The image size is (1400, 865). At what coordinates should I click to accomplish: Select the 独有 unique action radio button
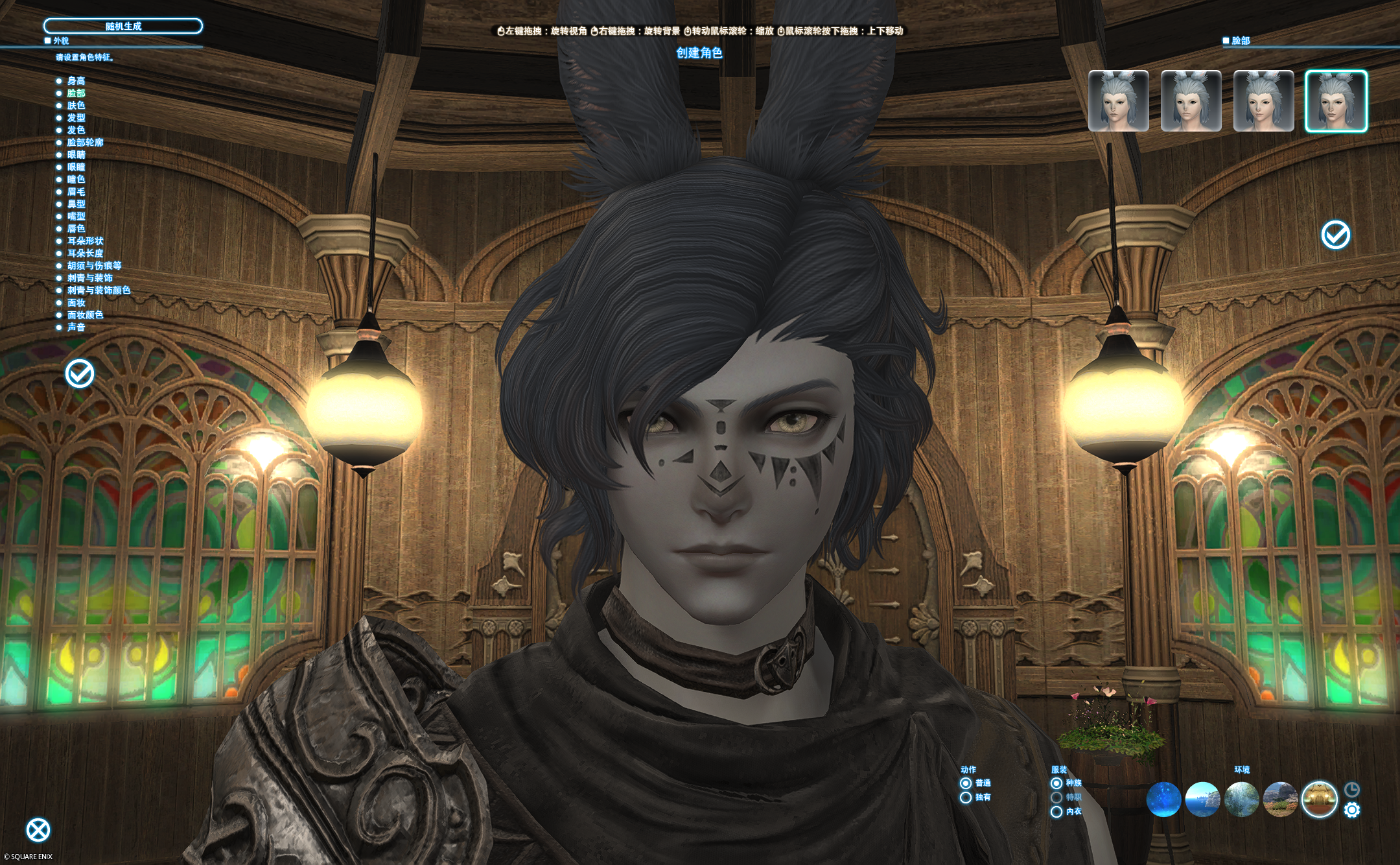[x=966, y=798]
